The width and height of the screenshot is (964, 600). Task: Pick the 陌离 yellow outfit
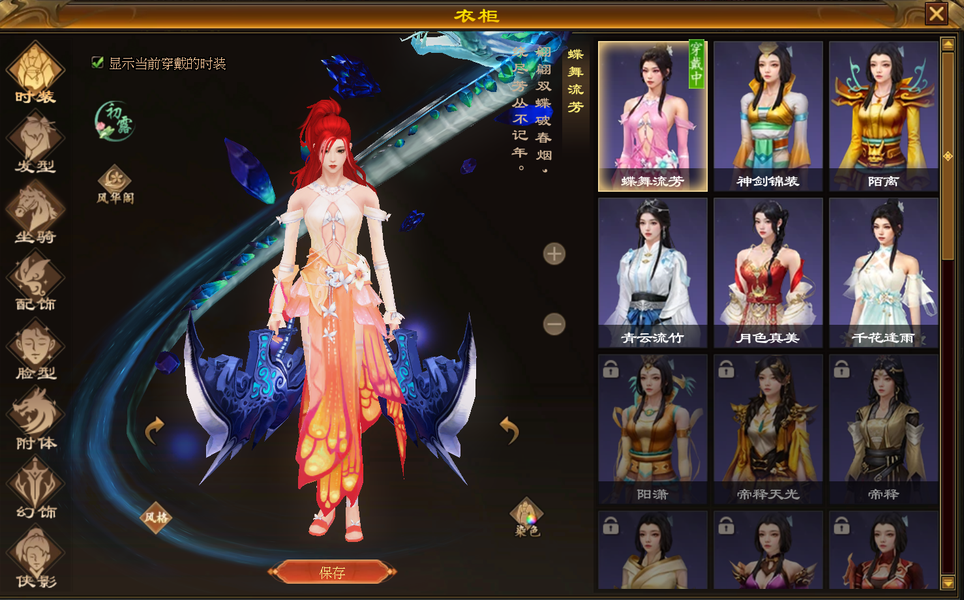(883, 116)
